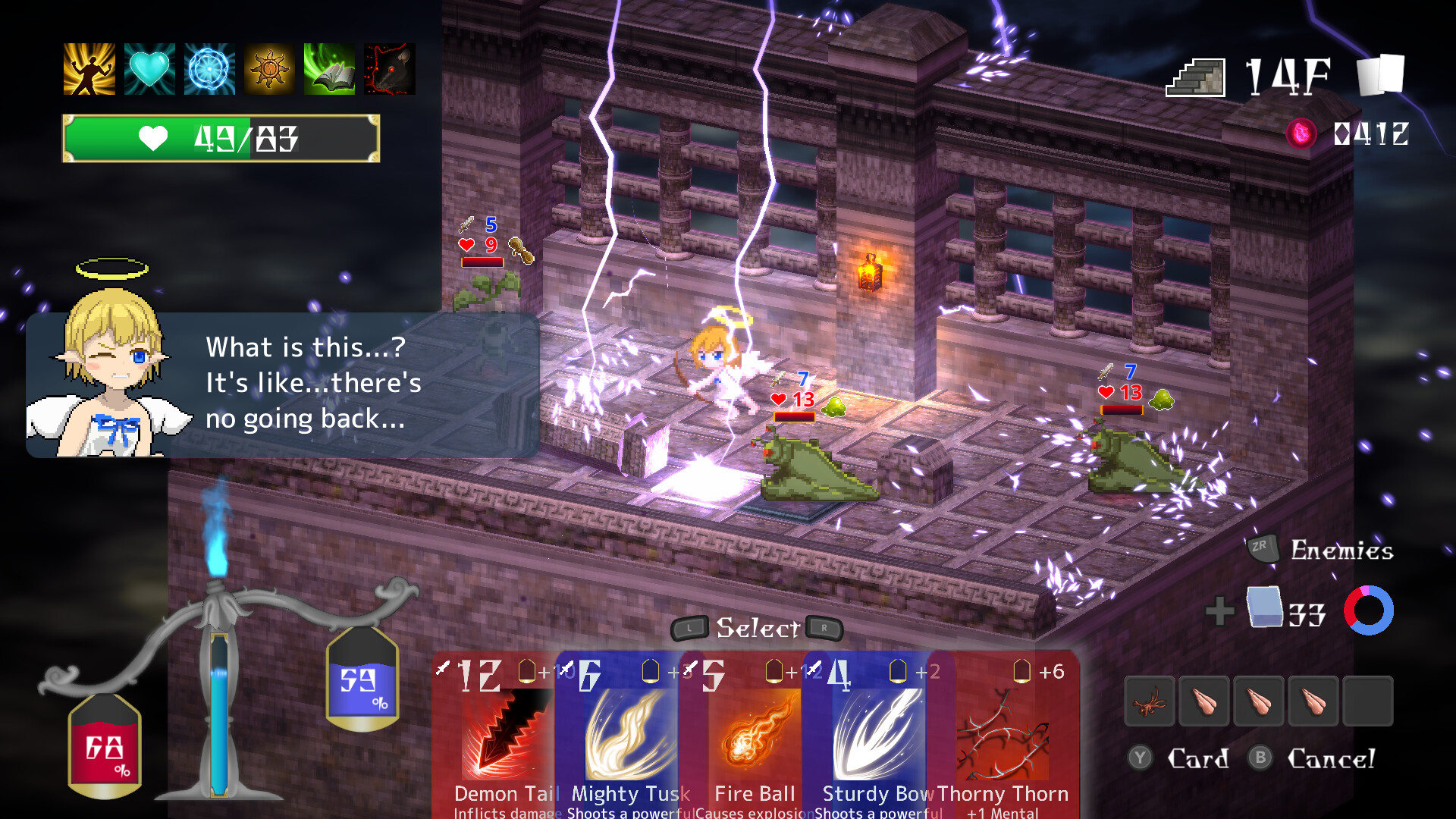Click the green spellbook buff icon
The width and height of the screenshot is (1456, 819).
(x=331, y=70)
